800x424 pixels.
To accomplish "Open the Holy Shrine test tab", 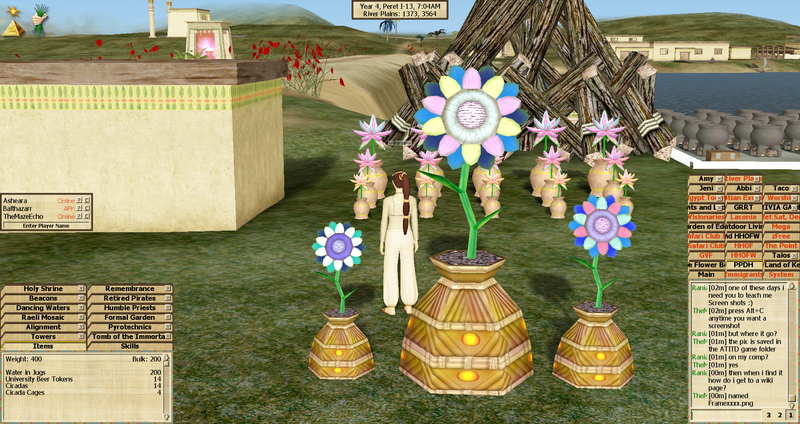I will 40,289.
